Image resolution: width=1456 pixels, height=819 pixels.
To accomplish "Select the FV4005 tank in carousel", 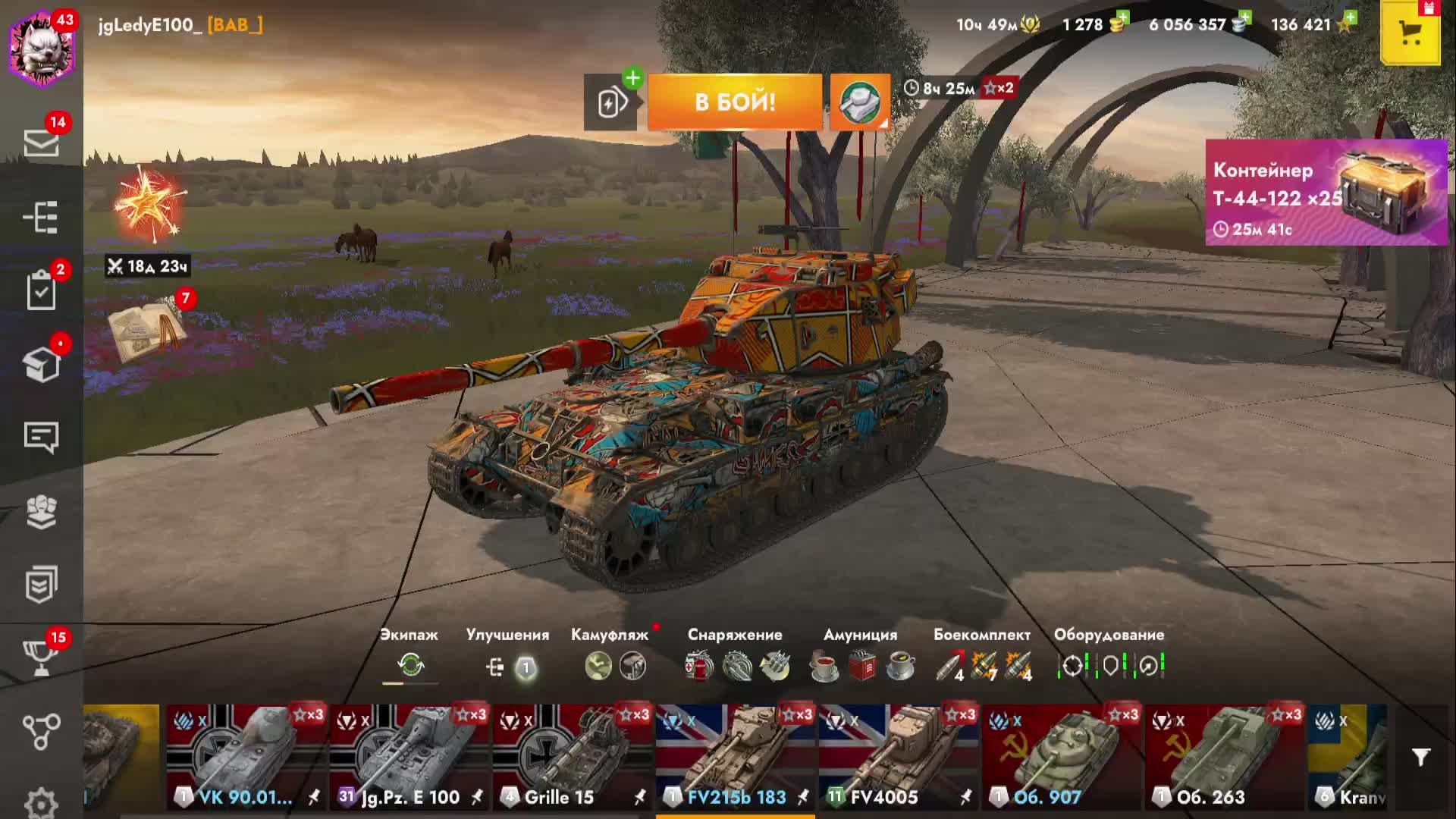I will pos(899,758).
